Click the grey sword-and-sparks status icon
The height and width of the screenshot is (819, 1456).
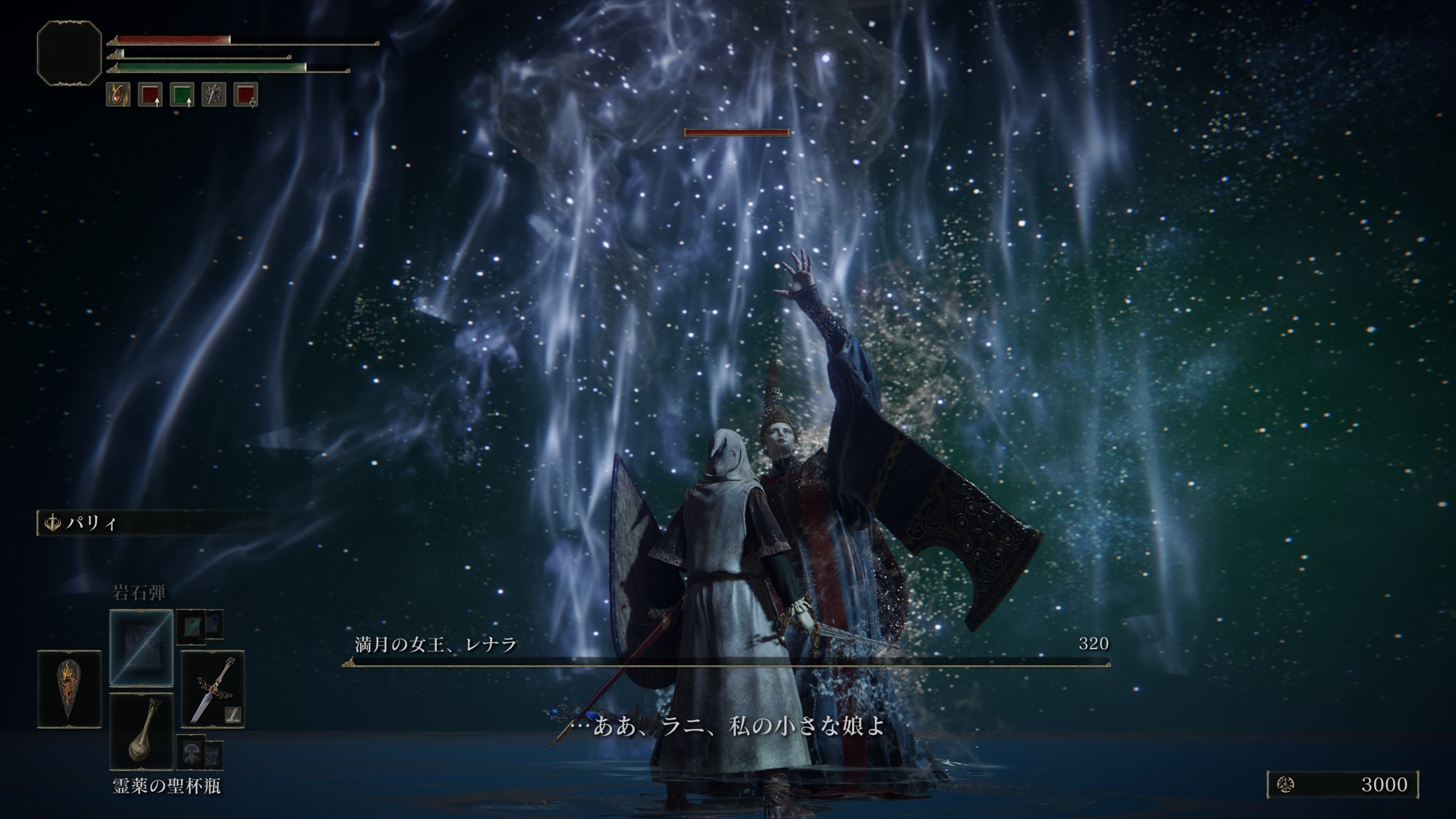click(213, 95)
